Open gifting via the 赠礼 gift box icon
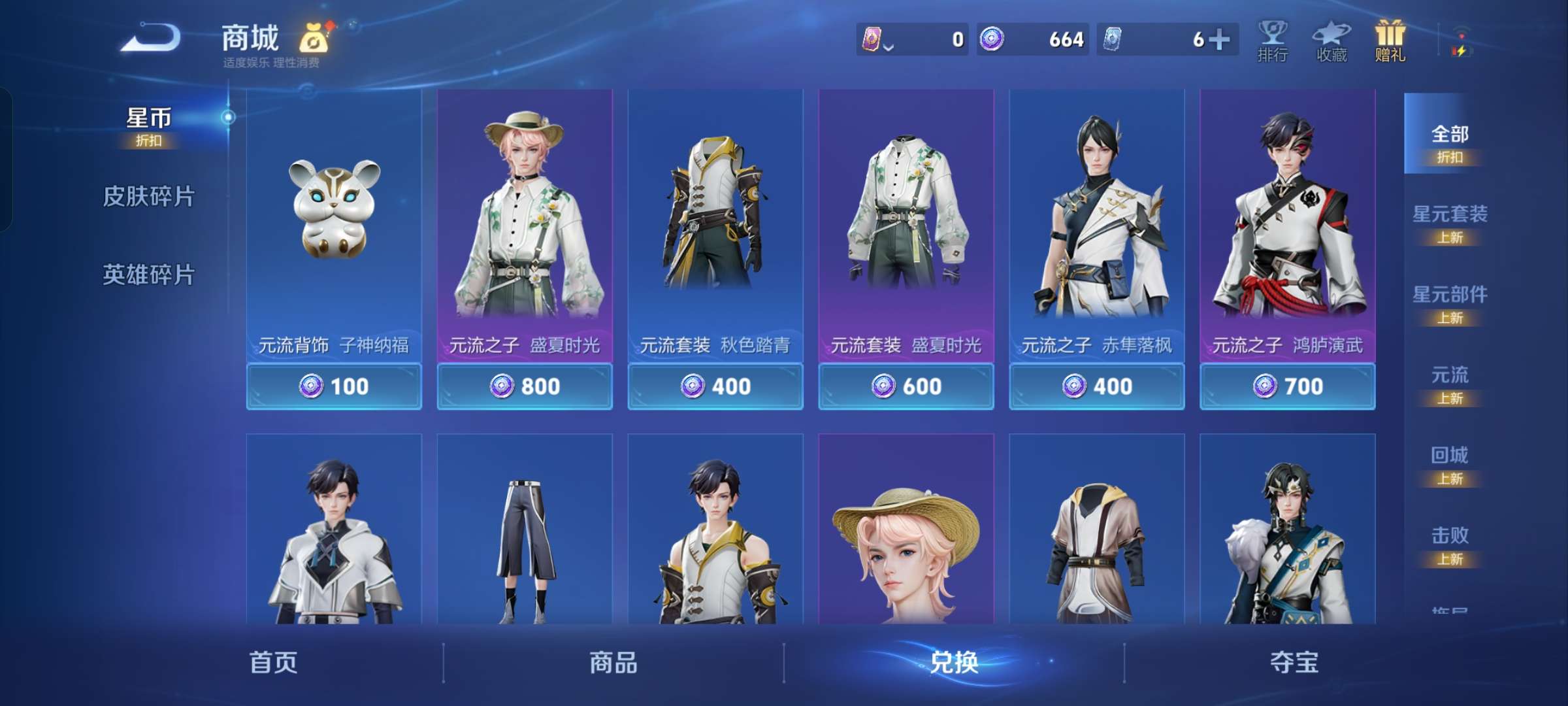The width and height of the screenshot is (1568, 706). tap(1388, 38)
